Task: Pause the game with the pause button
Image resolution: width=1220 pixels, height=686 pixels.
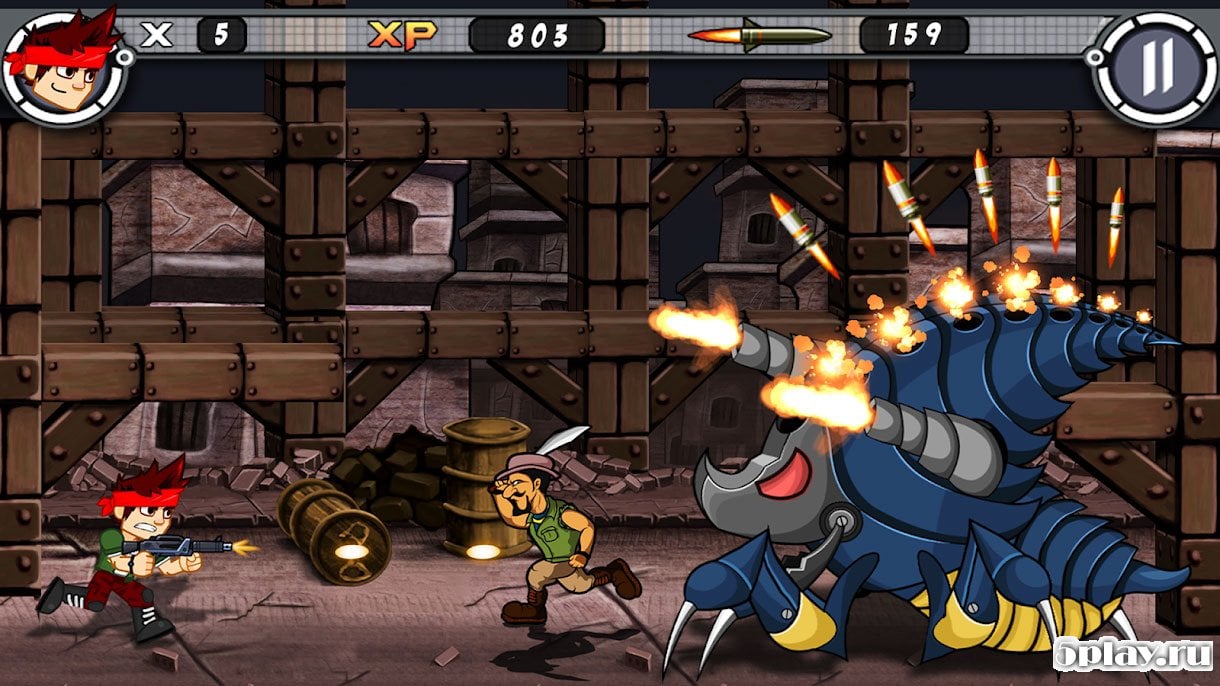Action: (1157, 66)
